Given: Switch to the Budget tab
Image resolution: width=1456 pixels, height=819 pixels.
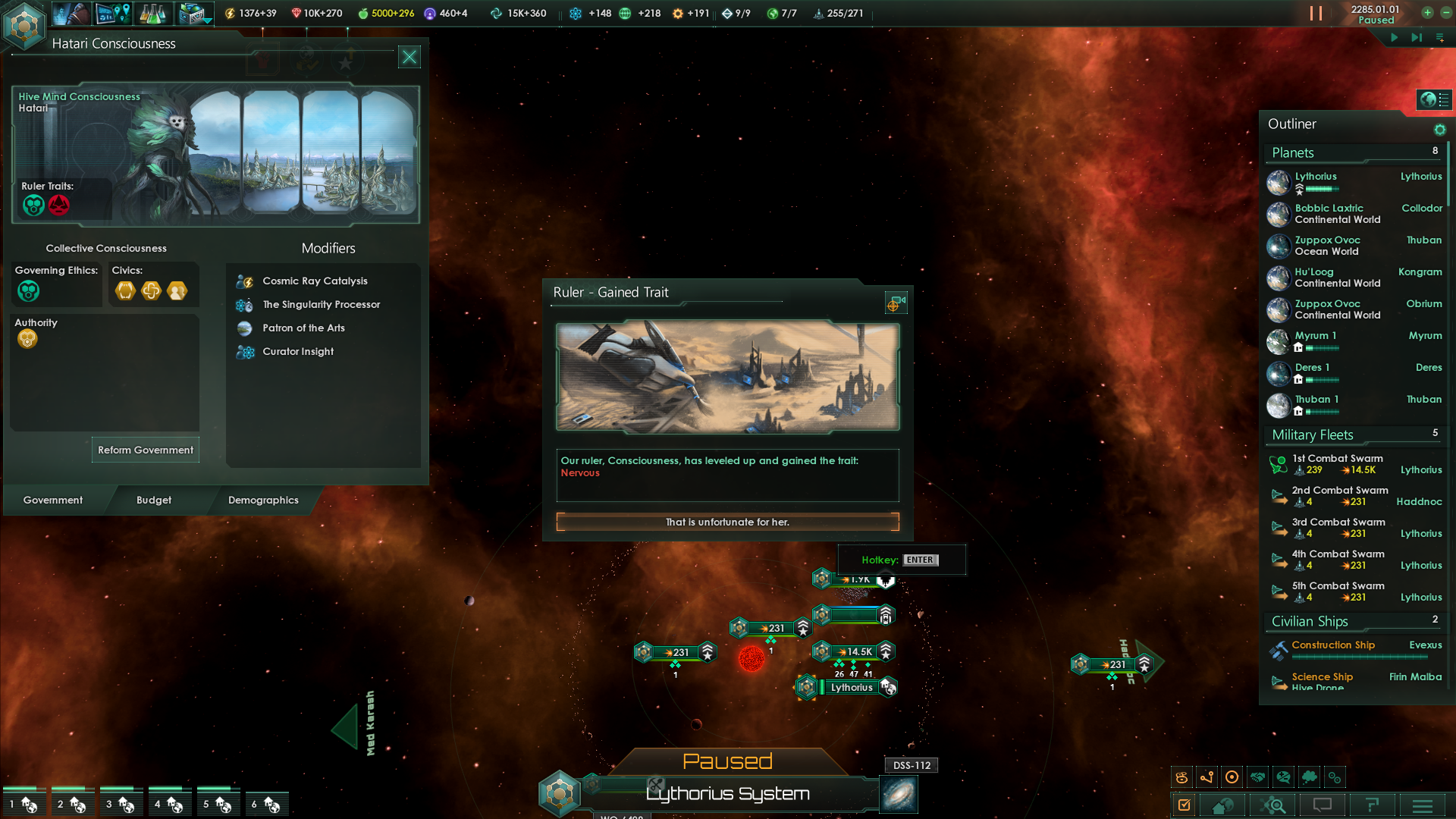Looking at the screenshot, I should pos(154,500).
